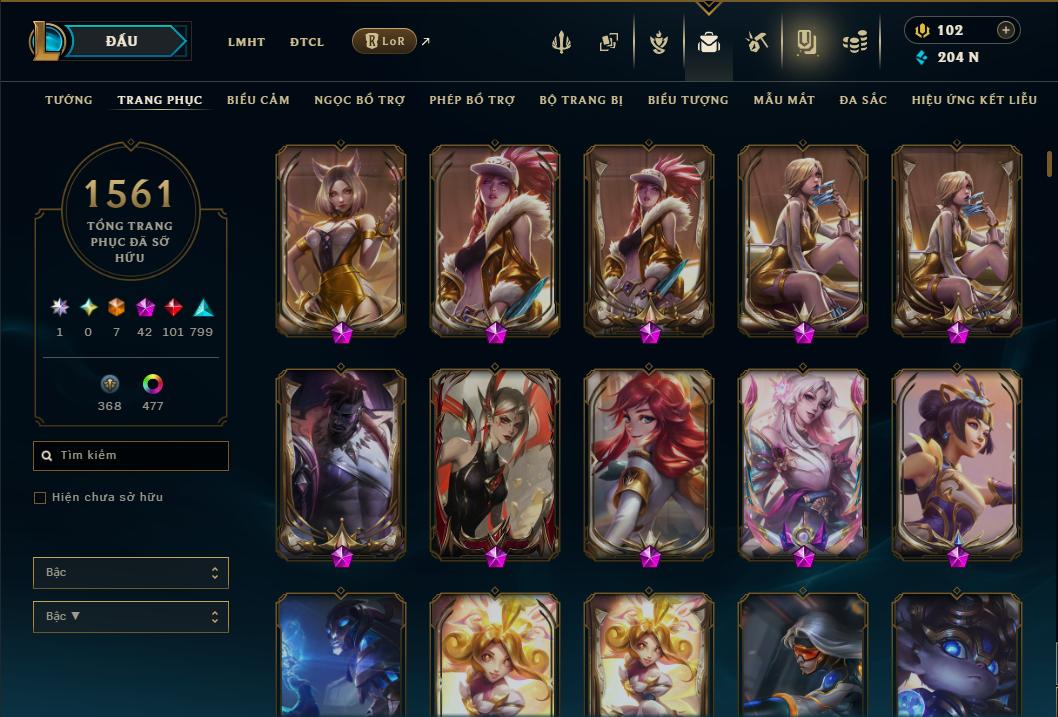The image size is (1058, 717).
Task: Open the BIỂU CẢM tab
Action: [258, 100]
